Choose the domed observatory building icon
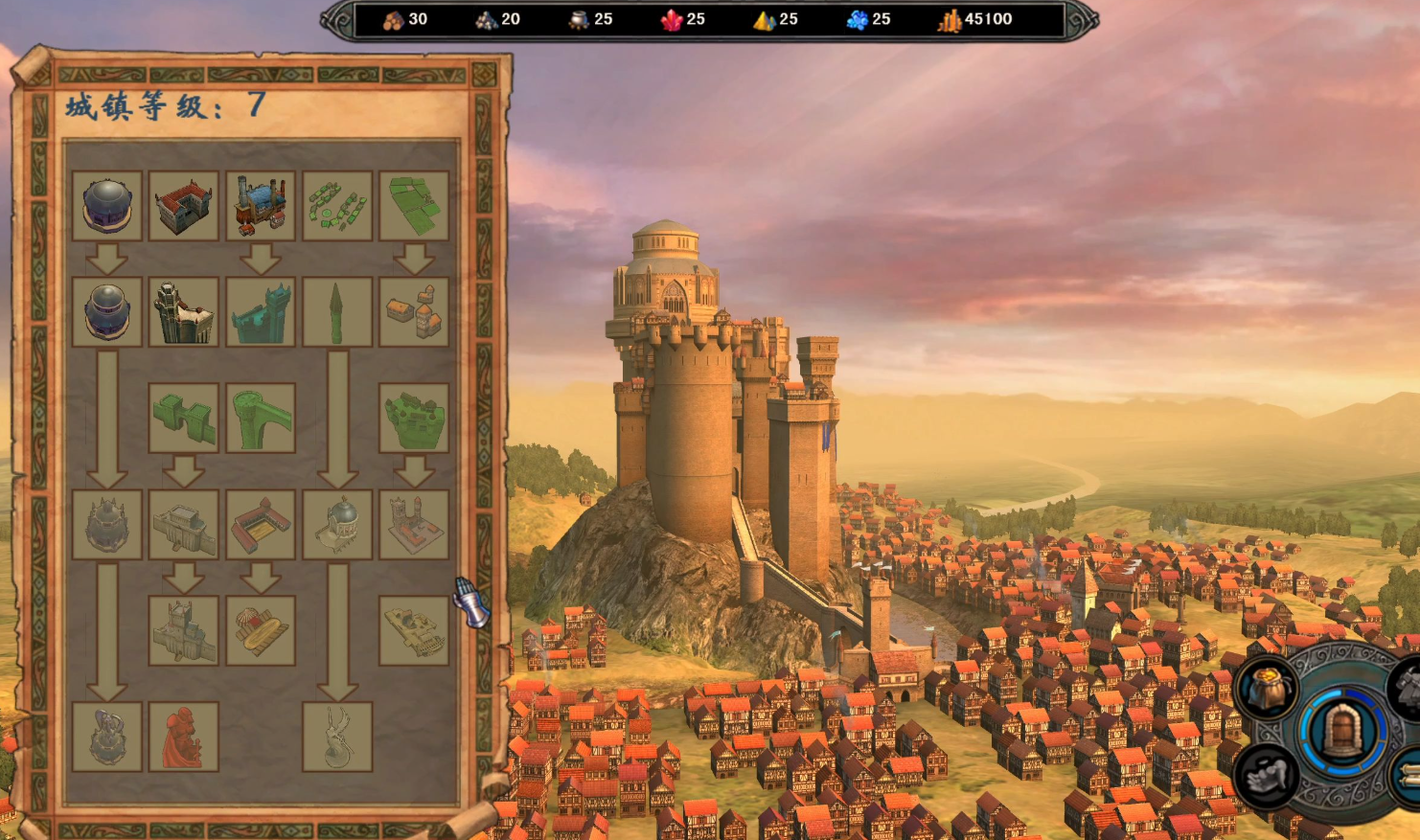Image resolution: width=1420 pixels, height=840 pixels. click(x=337, y=525)
